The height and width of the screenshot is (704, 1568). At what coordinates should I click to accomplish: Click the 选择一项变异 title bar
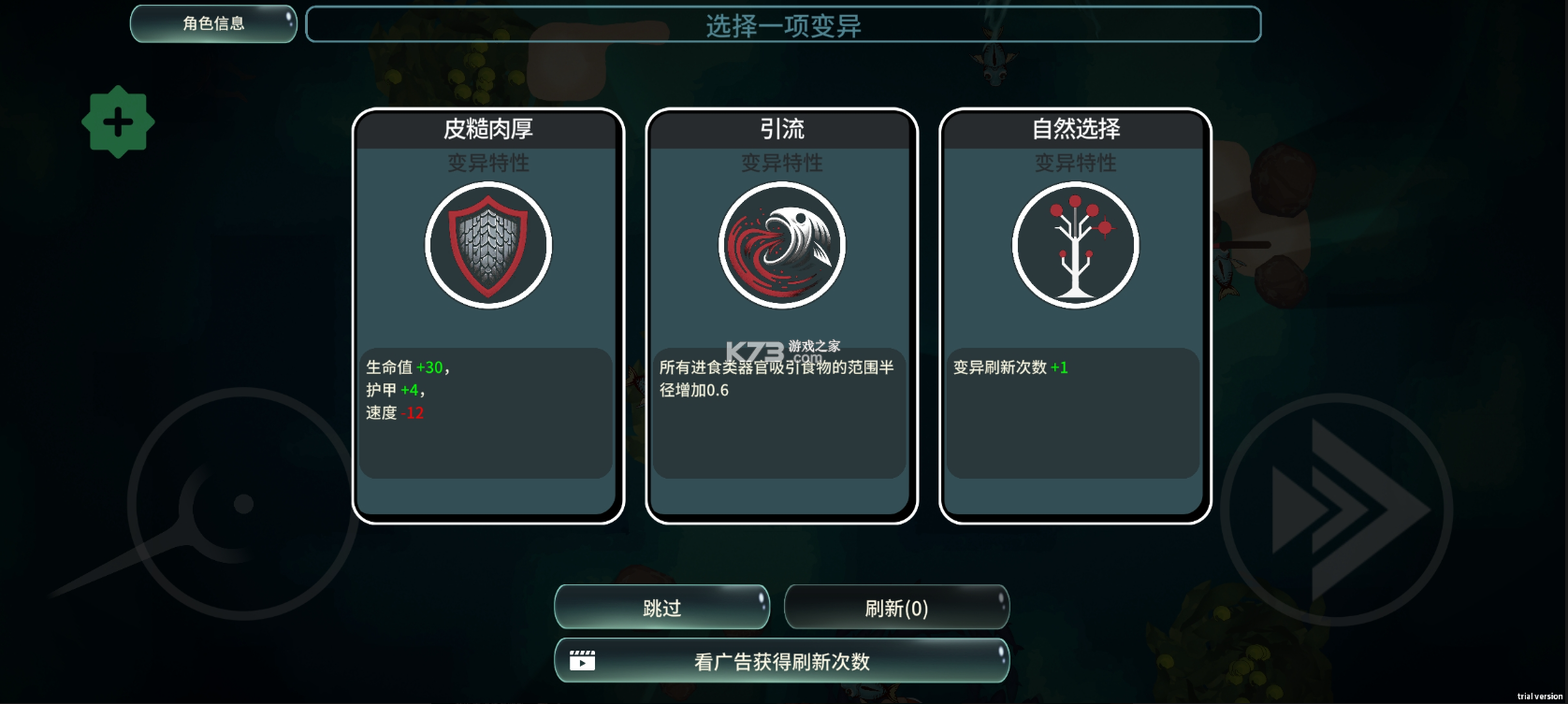784,23
